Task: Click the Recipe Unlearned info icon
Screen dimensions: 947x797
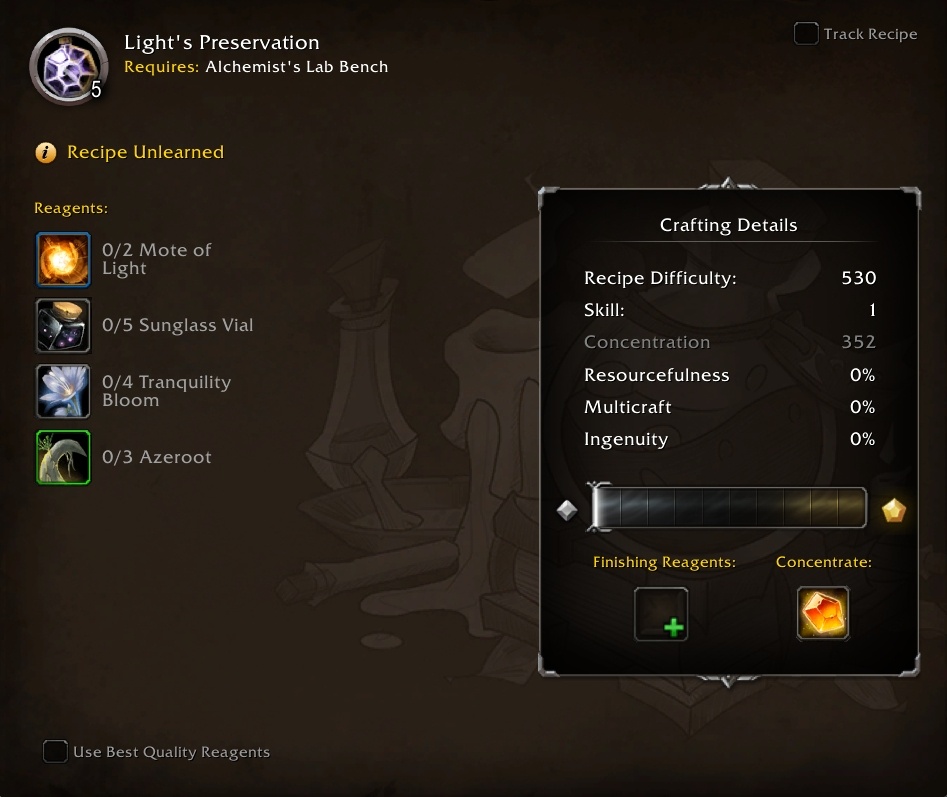Action: click(45, 153)
